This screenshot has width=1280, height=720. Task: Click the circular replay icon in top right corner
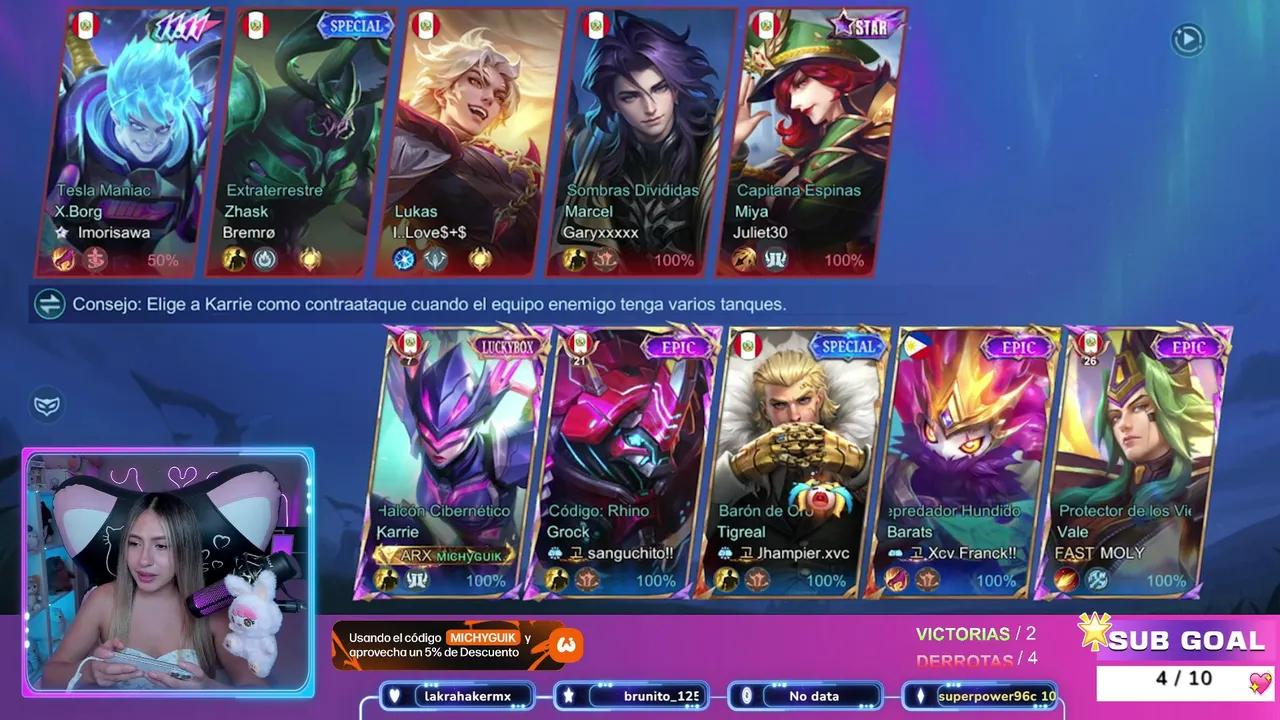[x=1188, y=40]
